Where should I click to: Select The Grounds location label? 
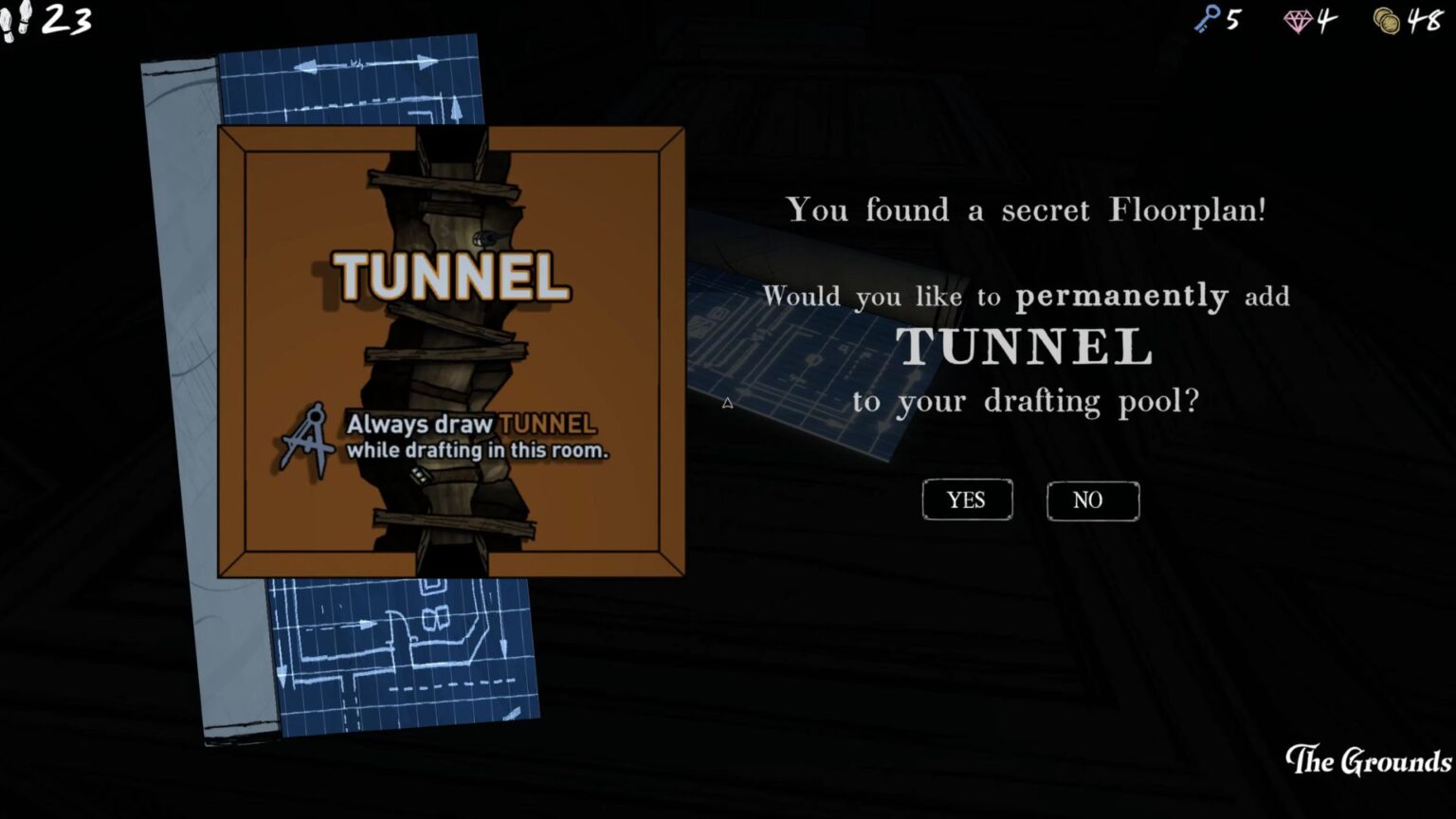tap(1368, 760)
